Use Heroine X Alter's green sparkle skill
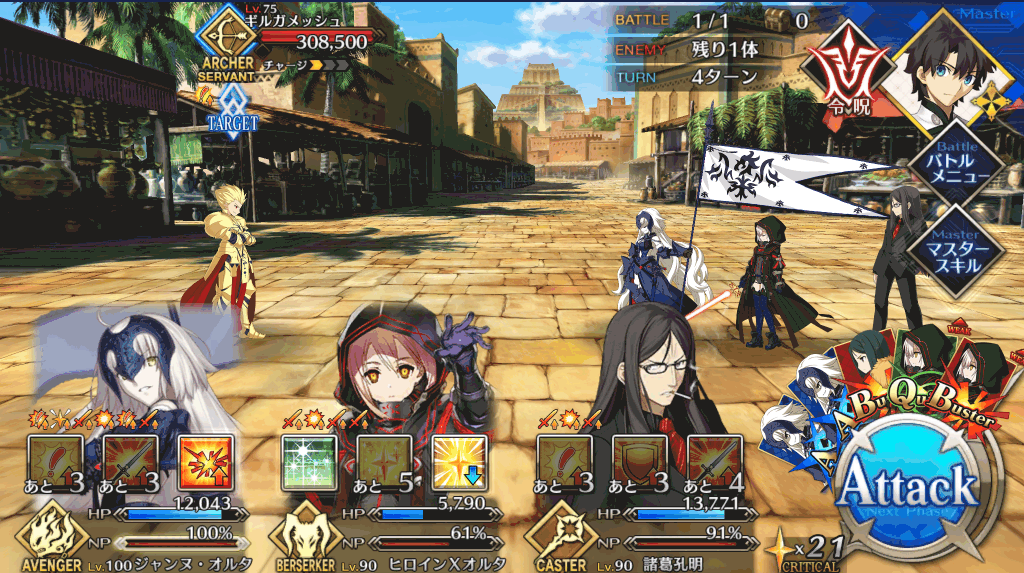Image resolution: width=1024 pixels, height=573 pixels. [x=307, y=461]
